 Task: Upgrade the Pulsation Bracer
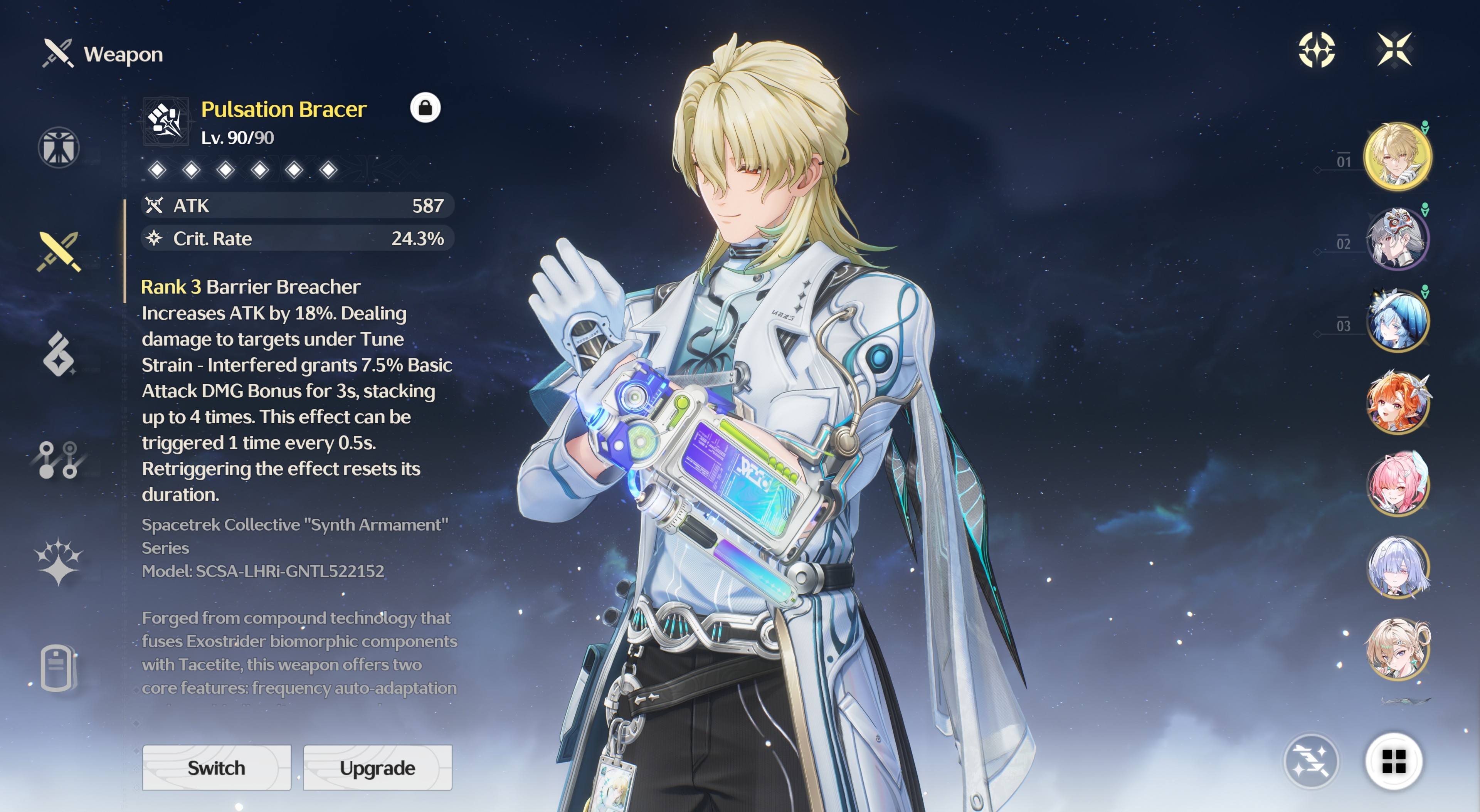pos(377,768)
